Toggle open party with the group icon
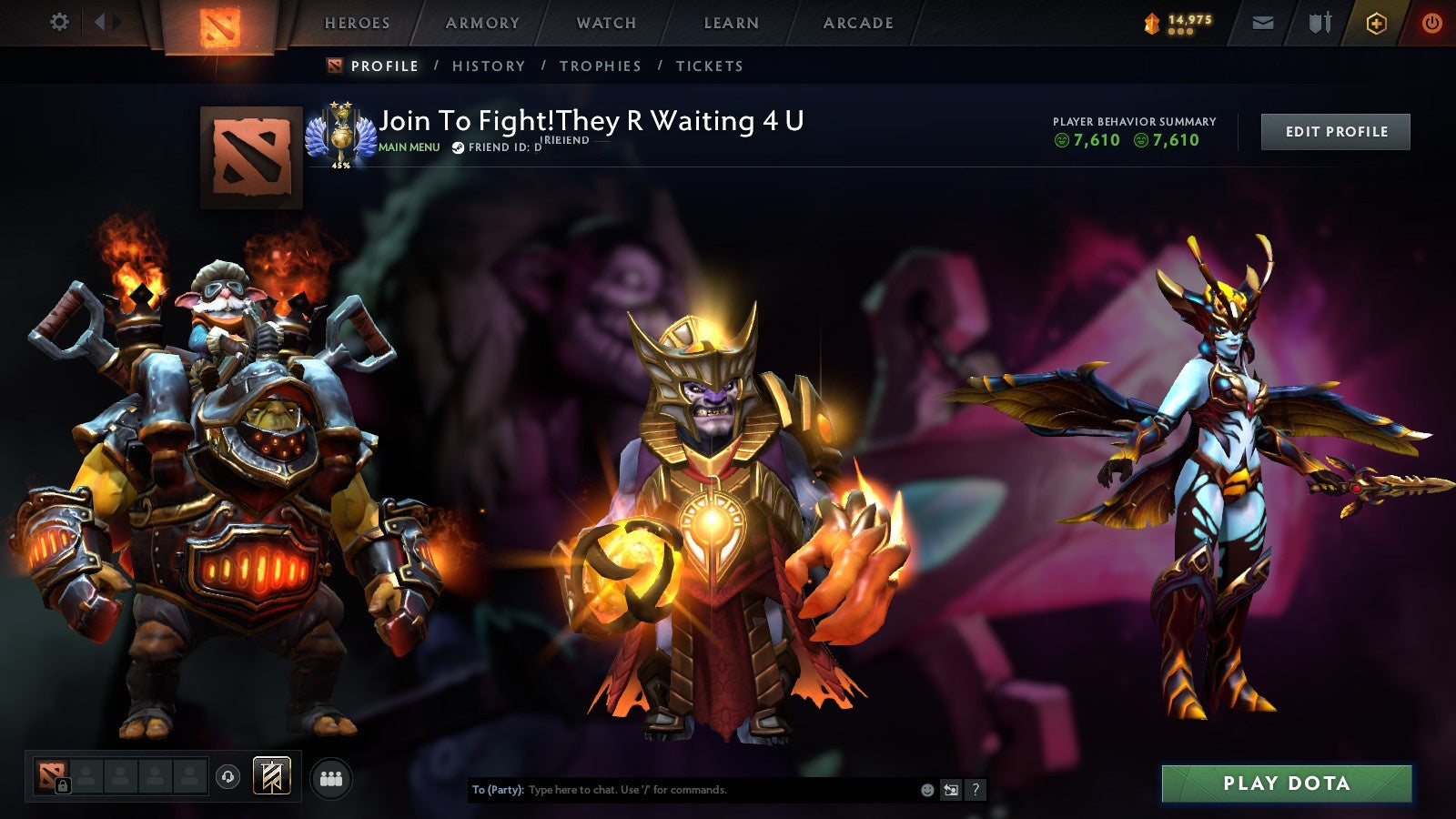Screen dimensions: 1456x819 [x=331, y=778]
